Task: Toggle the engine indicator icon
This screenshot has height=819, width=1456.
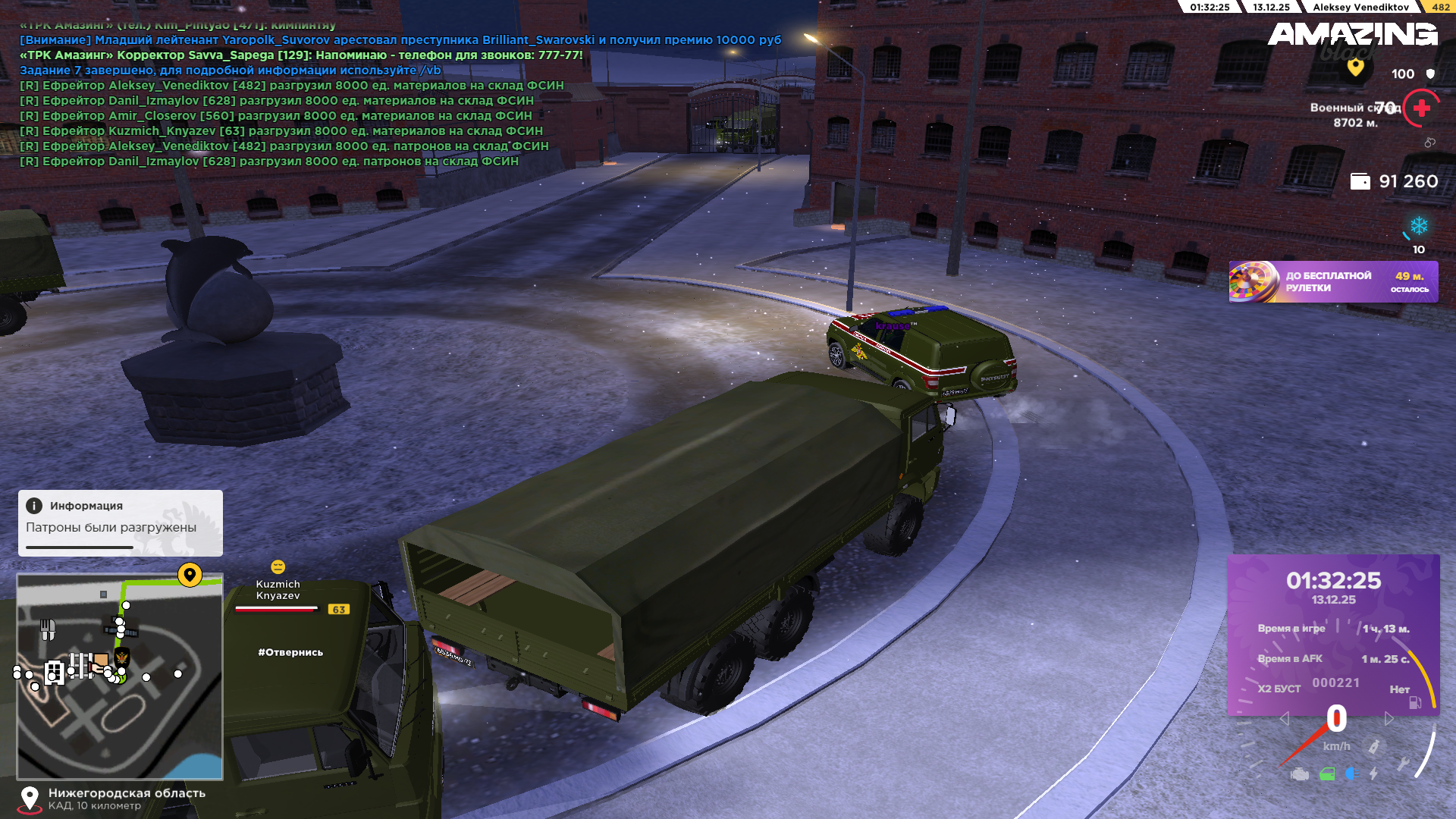Action: pos(1300,774)
